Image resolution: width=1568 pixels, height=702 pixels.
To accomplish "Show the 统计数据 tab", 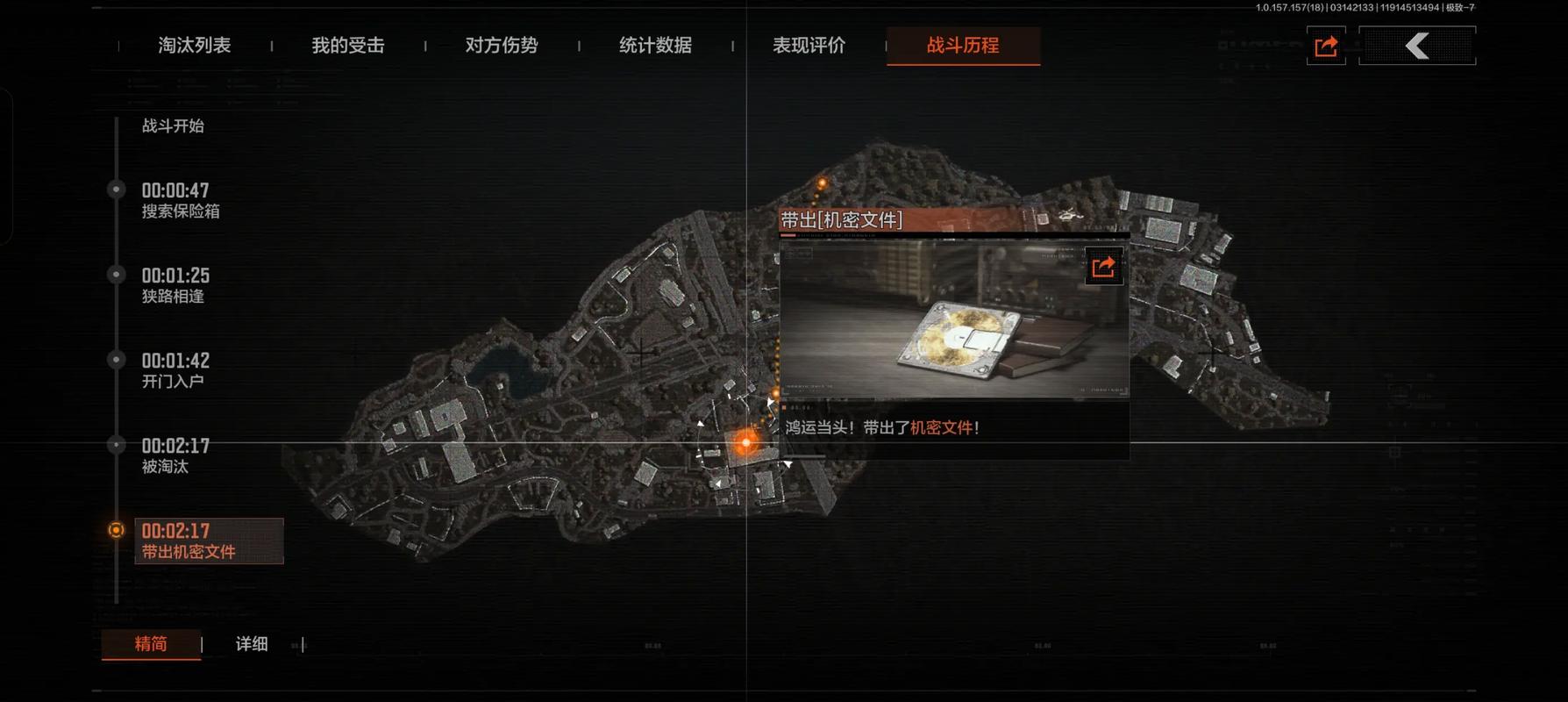I will (655, 46).
